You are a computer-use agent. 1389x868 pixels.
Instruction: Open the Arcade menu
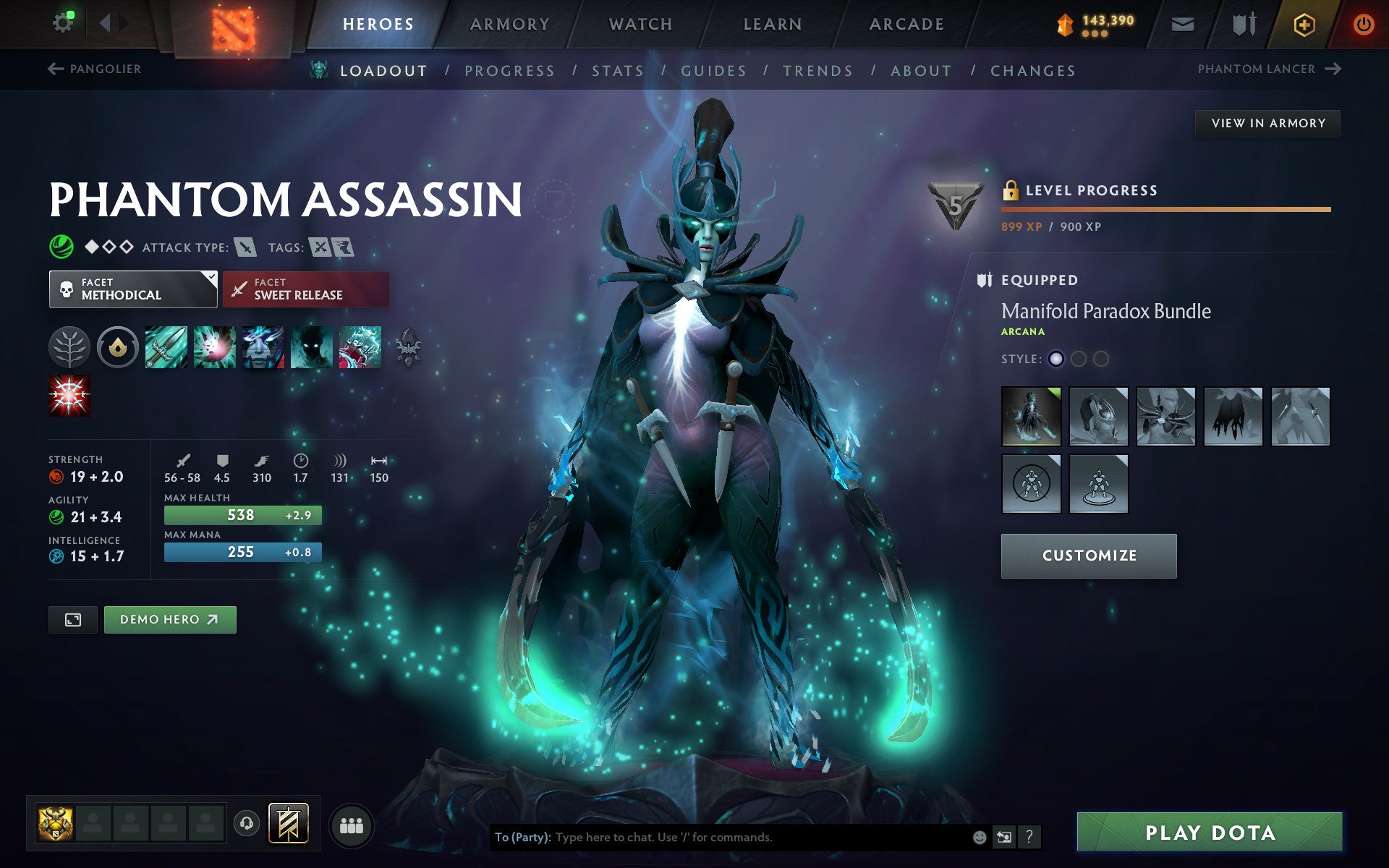906,23
